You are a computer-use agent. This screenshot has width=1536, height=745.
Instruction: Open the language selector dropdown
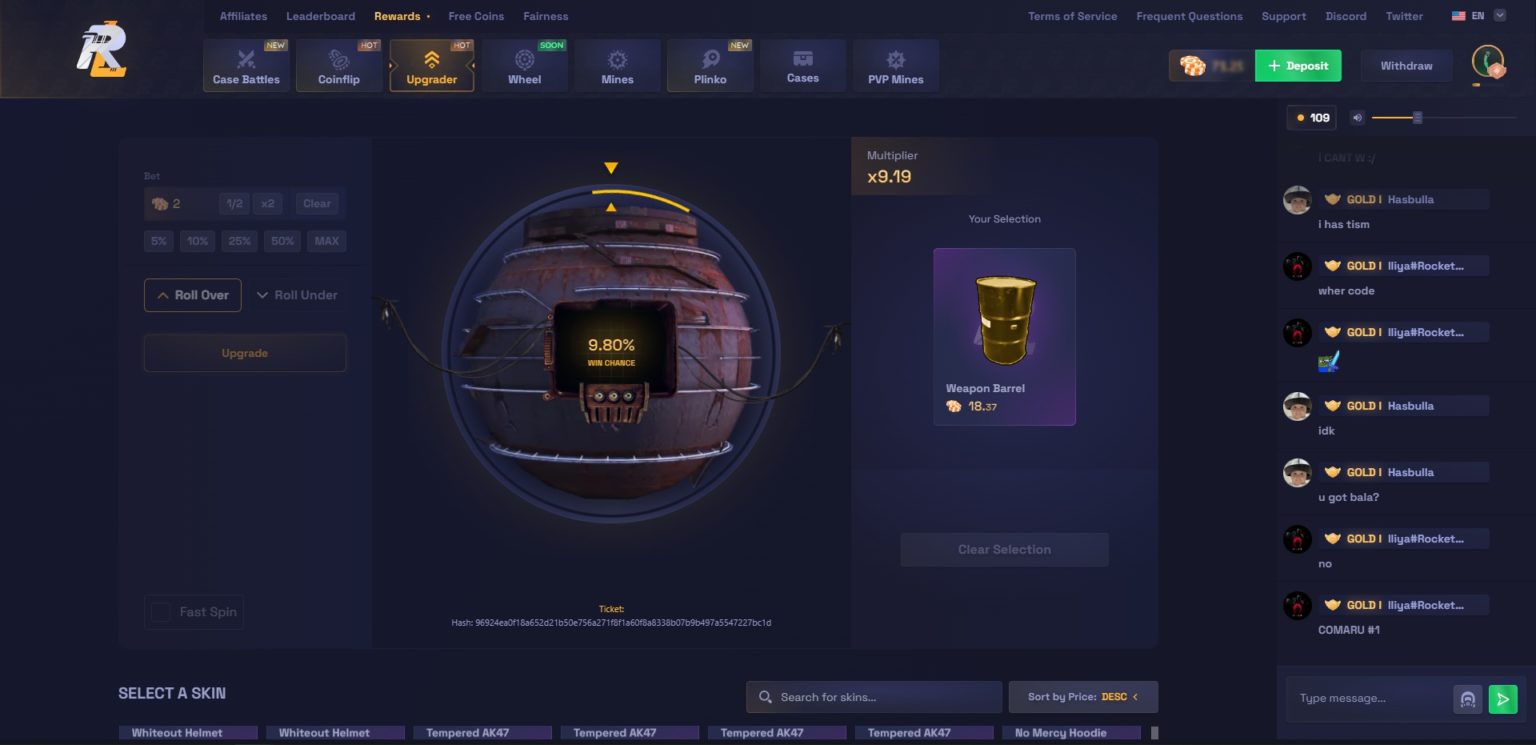click(1479, 15)
